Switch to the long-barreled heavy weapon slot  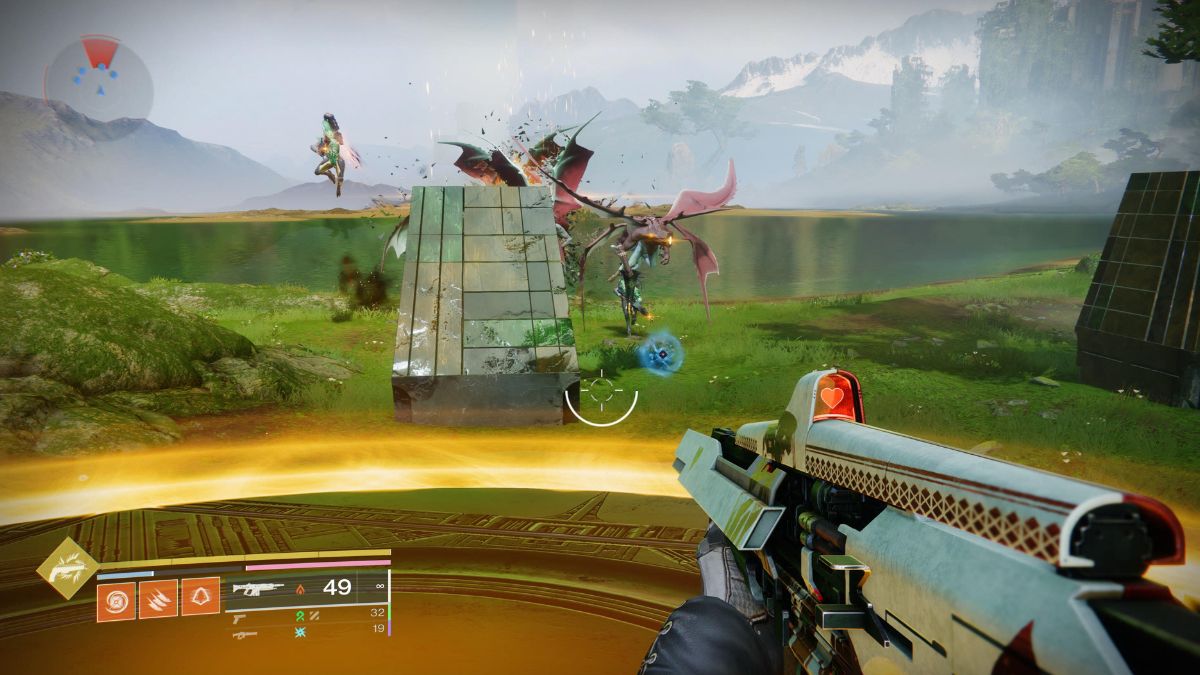(x=244, y=634)
